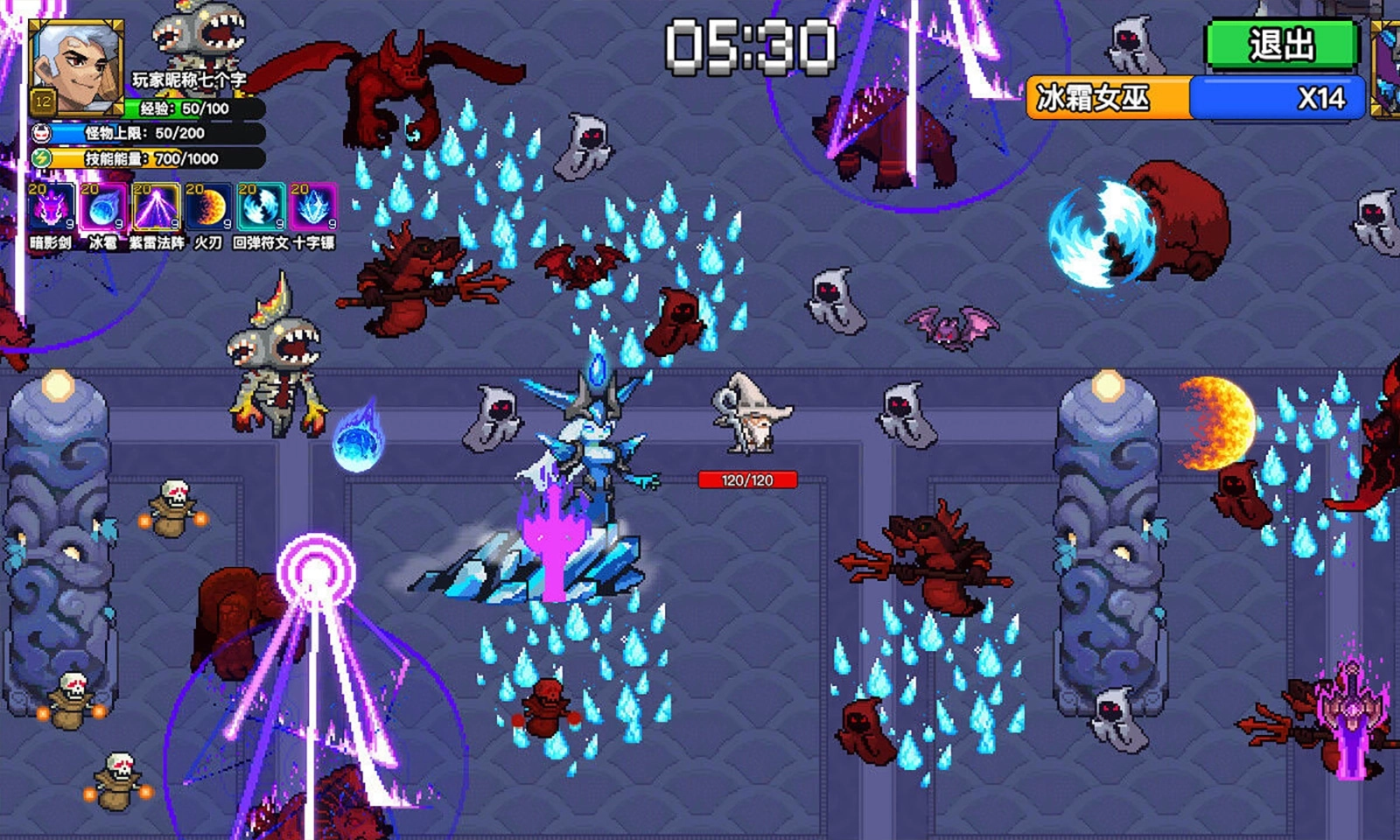This screenshot has width=1400, height=840.
Task: Open the white-haired player portrait
Action: tap(75, 66)
